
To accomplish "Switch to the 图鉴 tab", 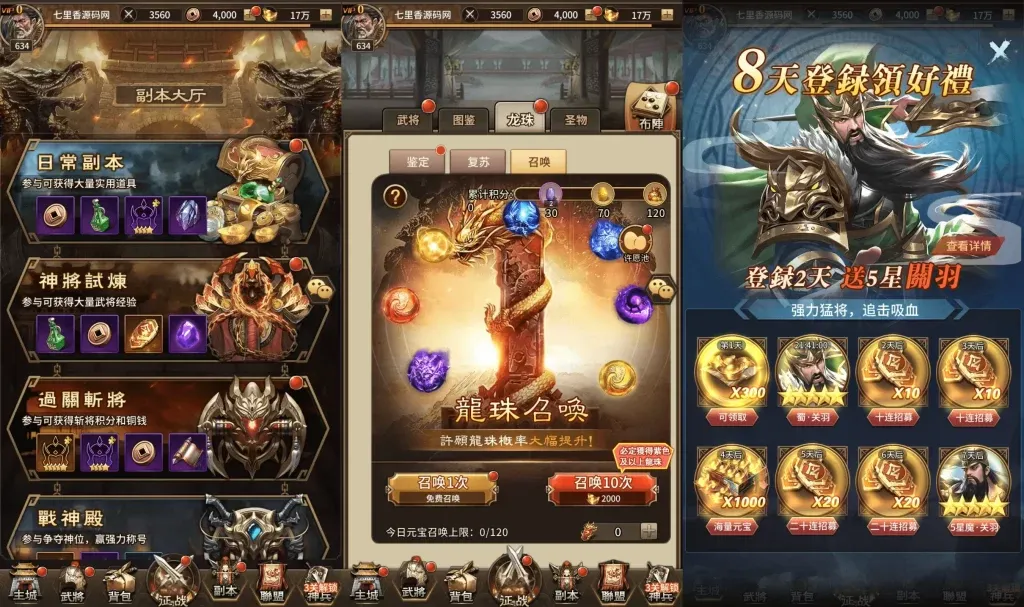I will pos(464,120).
